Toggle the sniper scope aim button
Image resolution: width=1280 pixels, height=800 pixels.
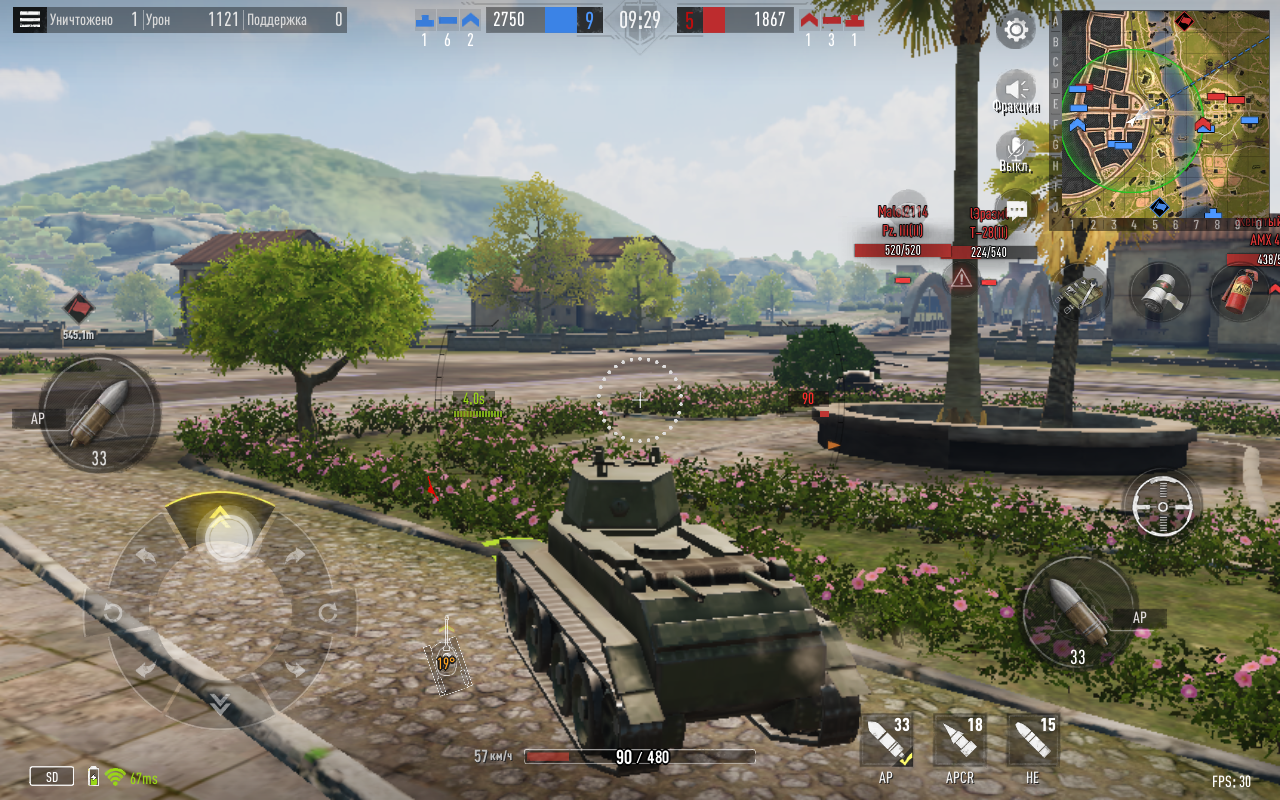coord(1162,507)
